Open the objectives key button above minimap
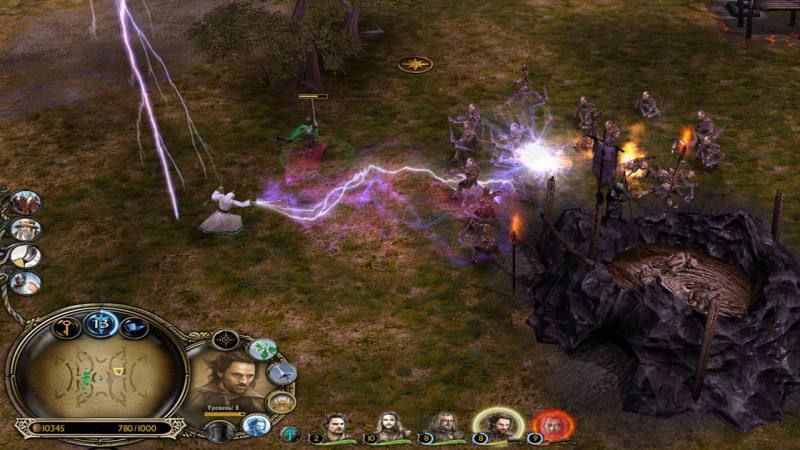800x450 pixels. [66, 327]
